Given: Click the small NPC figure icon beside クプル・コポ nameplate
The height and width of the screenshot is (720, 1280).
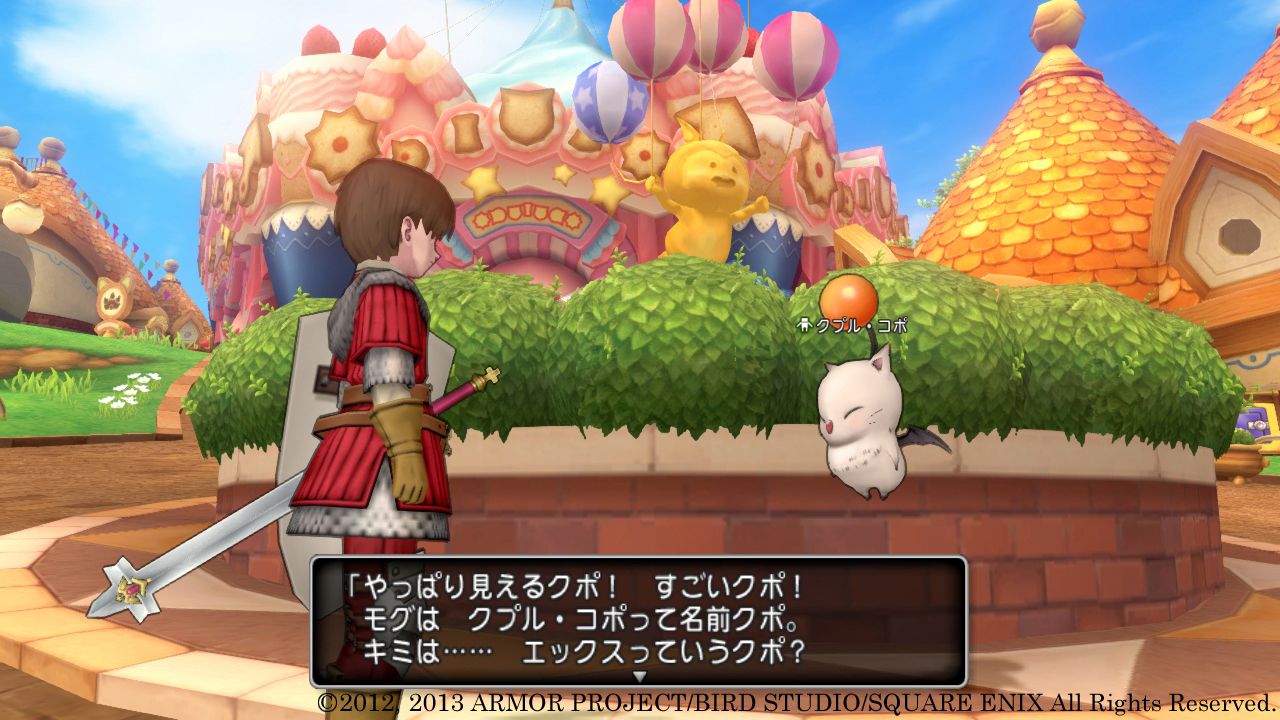Looking at the screenshot, I should coord(805,323).
